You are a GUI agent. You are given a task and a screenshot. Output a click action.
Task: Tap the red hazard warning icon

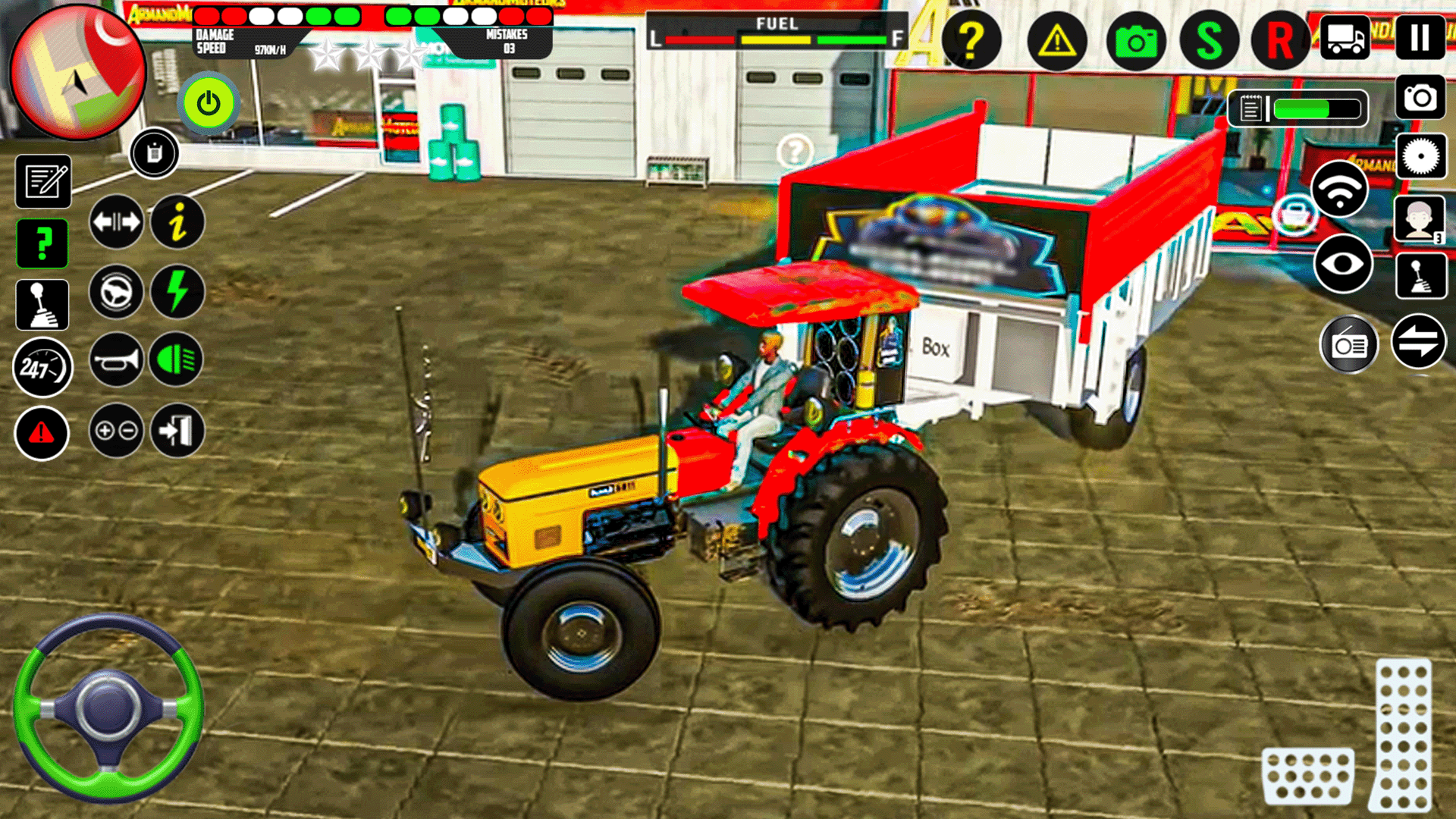click(42, 433)
